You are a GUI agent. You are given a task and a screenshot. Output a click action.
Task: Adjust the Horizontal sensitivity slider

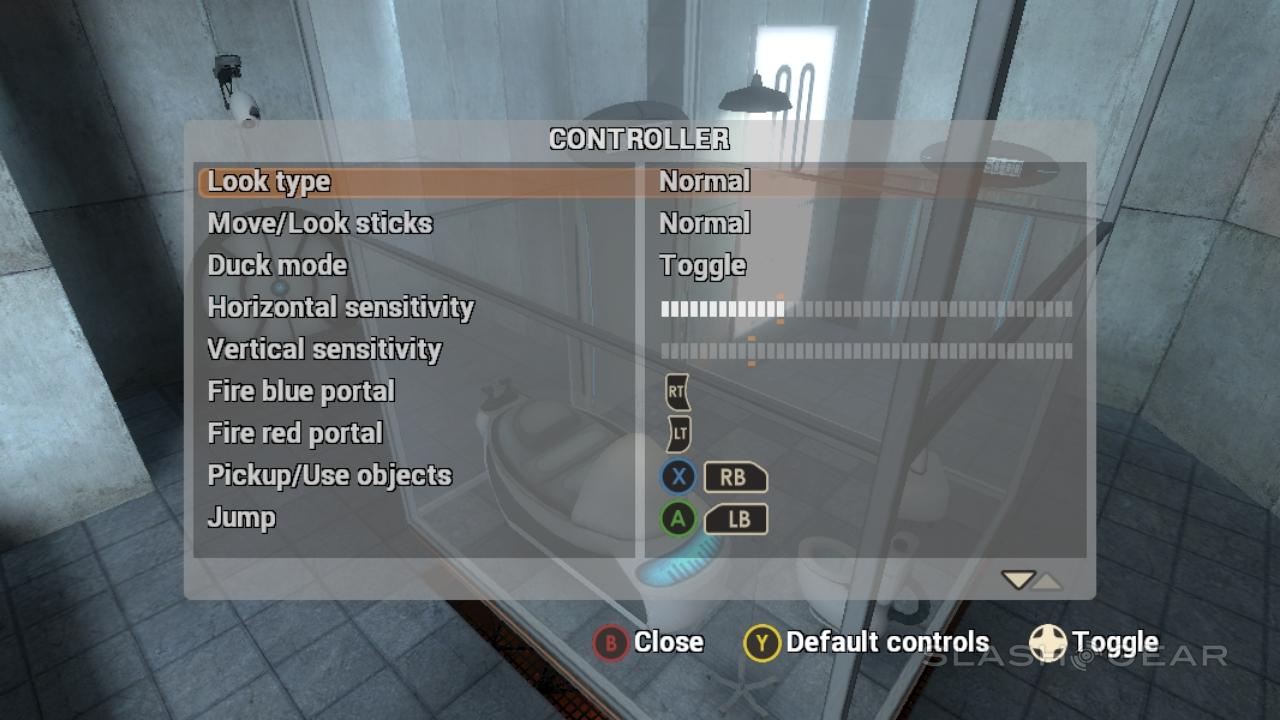[x=866, y=309]
